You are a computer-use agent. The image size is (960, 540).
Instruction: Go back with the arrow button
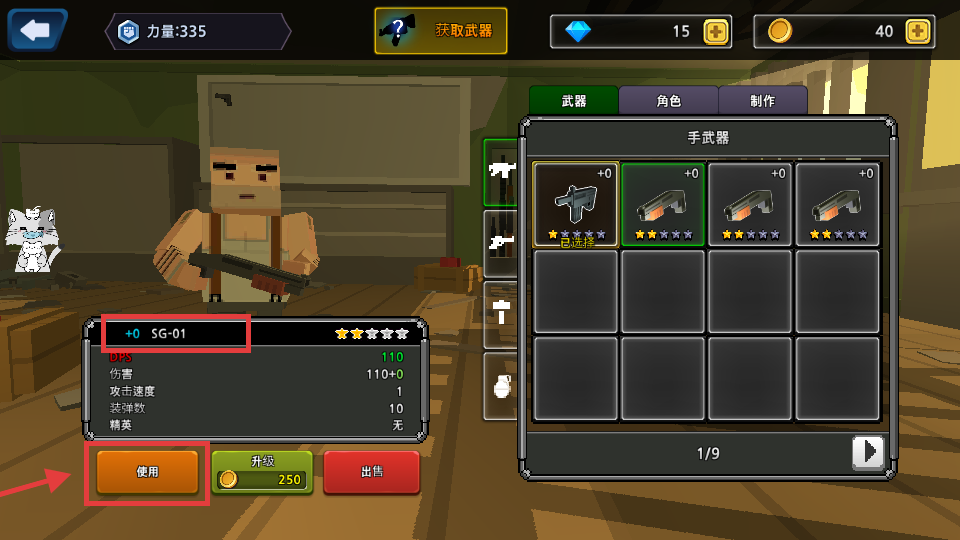tap(37, 30)
